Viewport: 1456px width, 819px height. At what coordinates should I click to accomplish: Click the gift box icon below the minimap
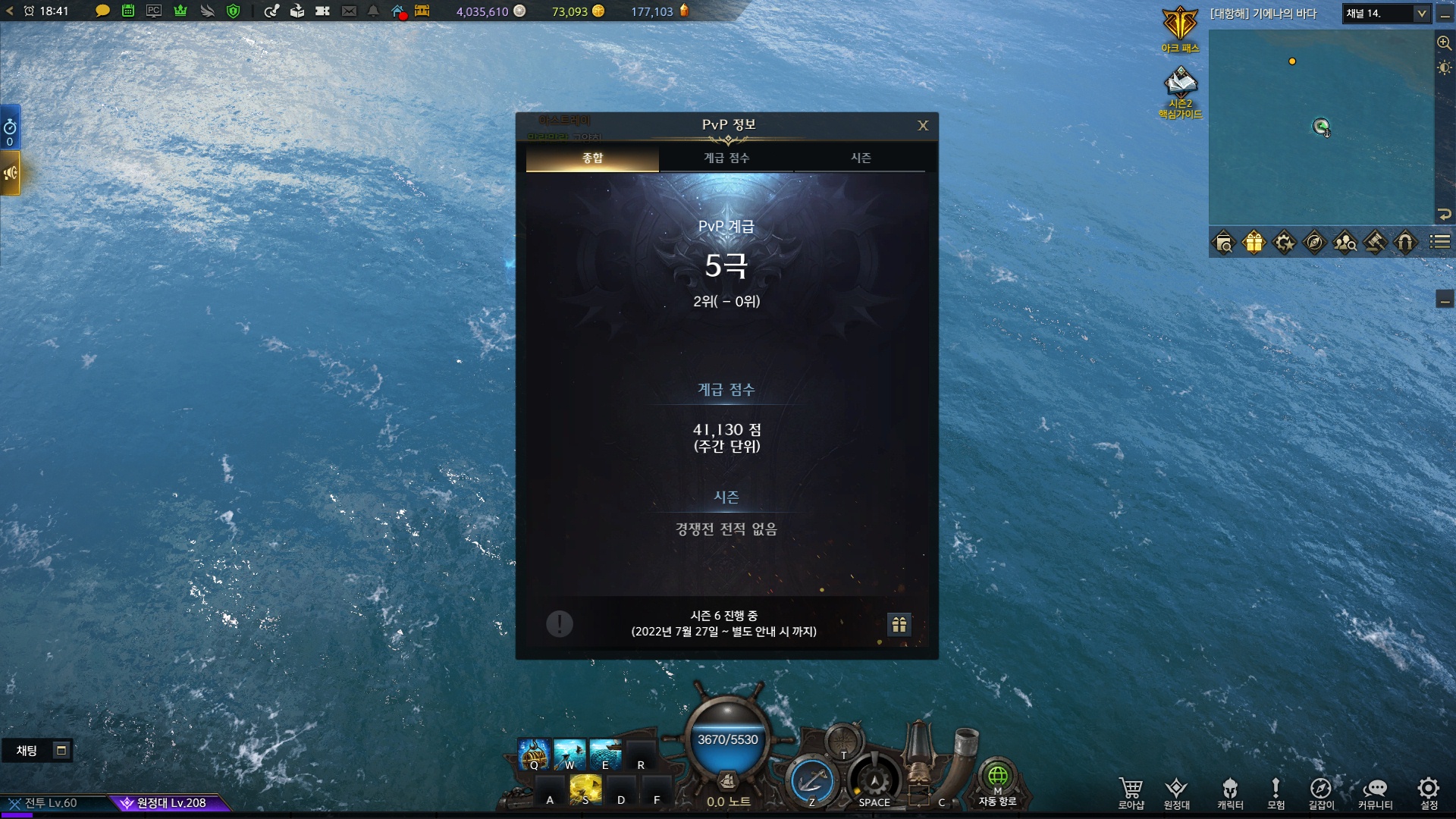[1256, 243]
